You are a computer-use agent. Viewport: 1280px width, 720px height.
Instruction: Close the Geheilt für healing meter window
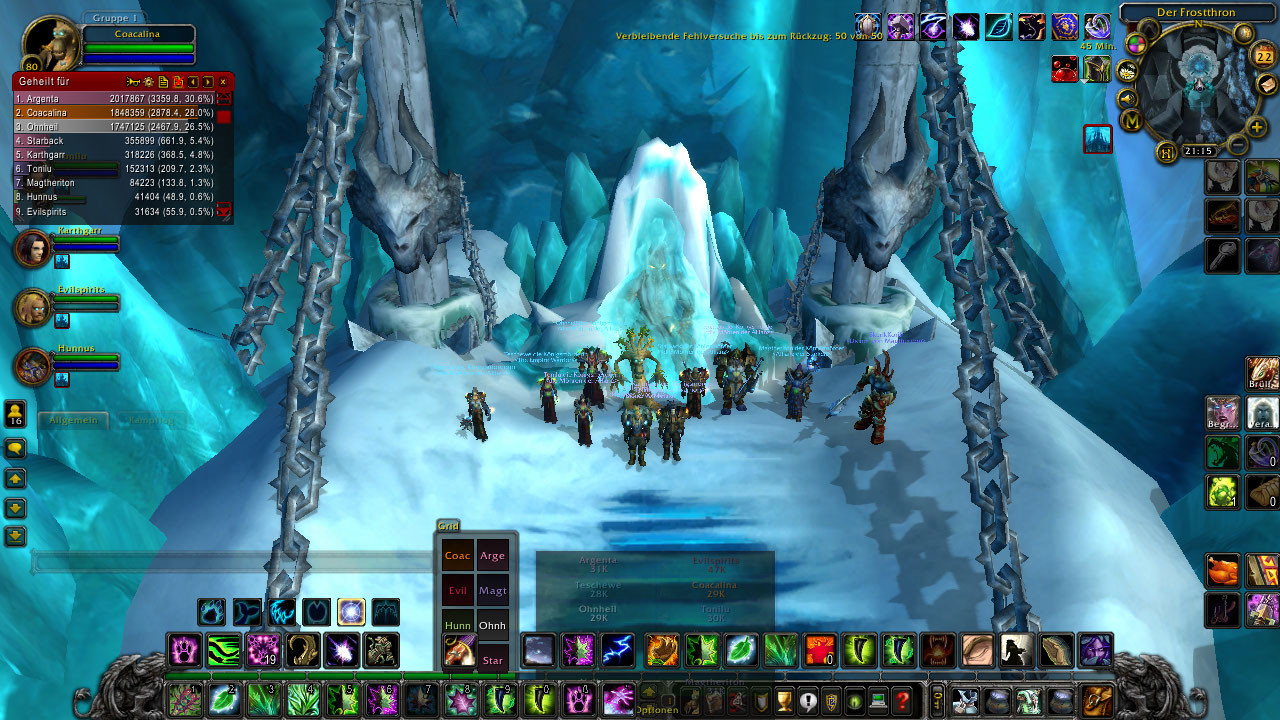[x=223, y=81]
